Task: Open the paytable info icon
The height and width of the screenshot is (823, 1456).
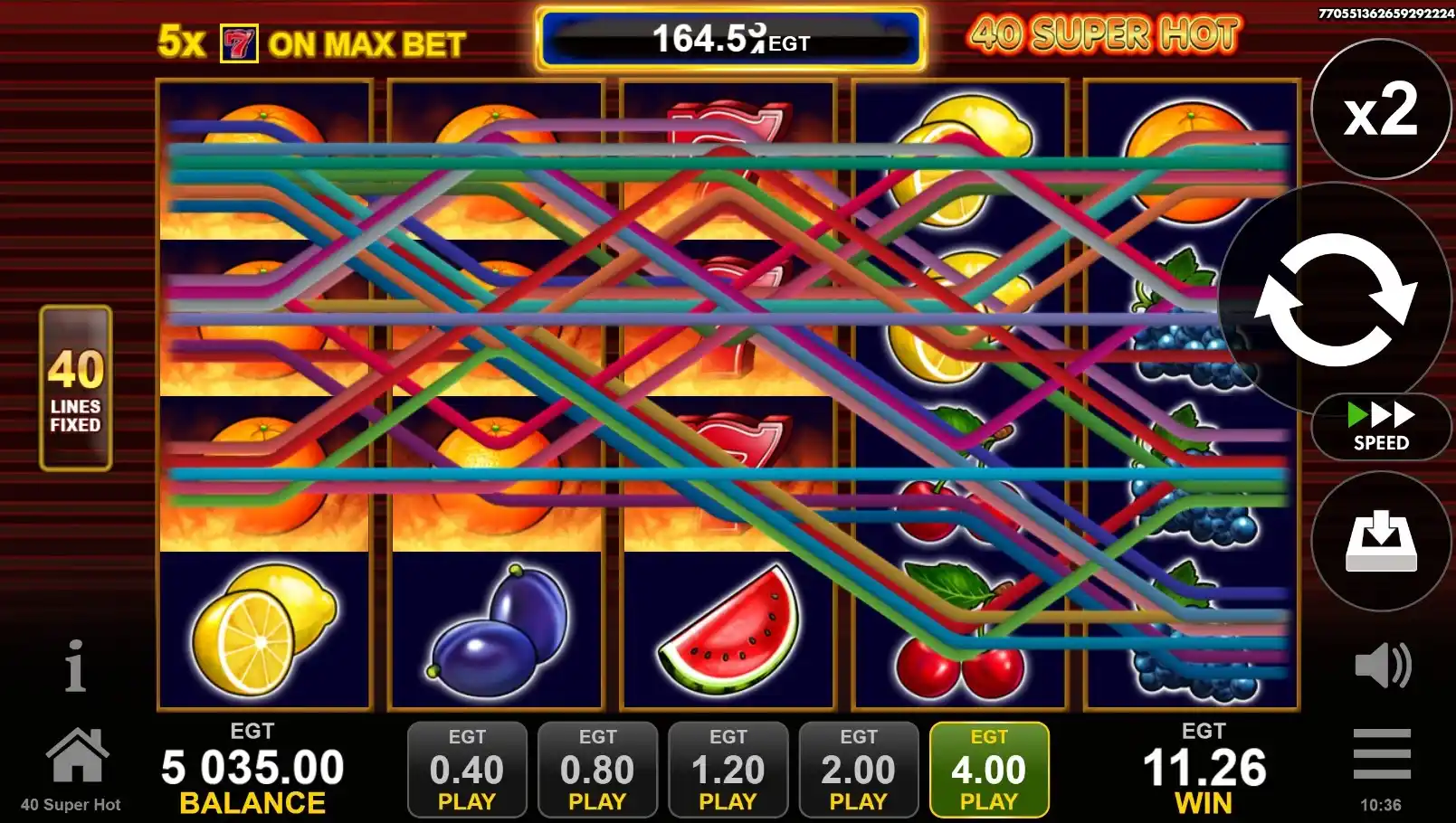Action: pyautogui.click(x=75, y=667)
